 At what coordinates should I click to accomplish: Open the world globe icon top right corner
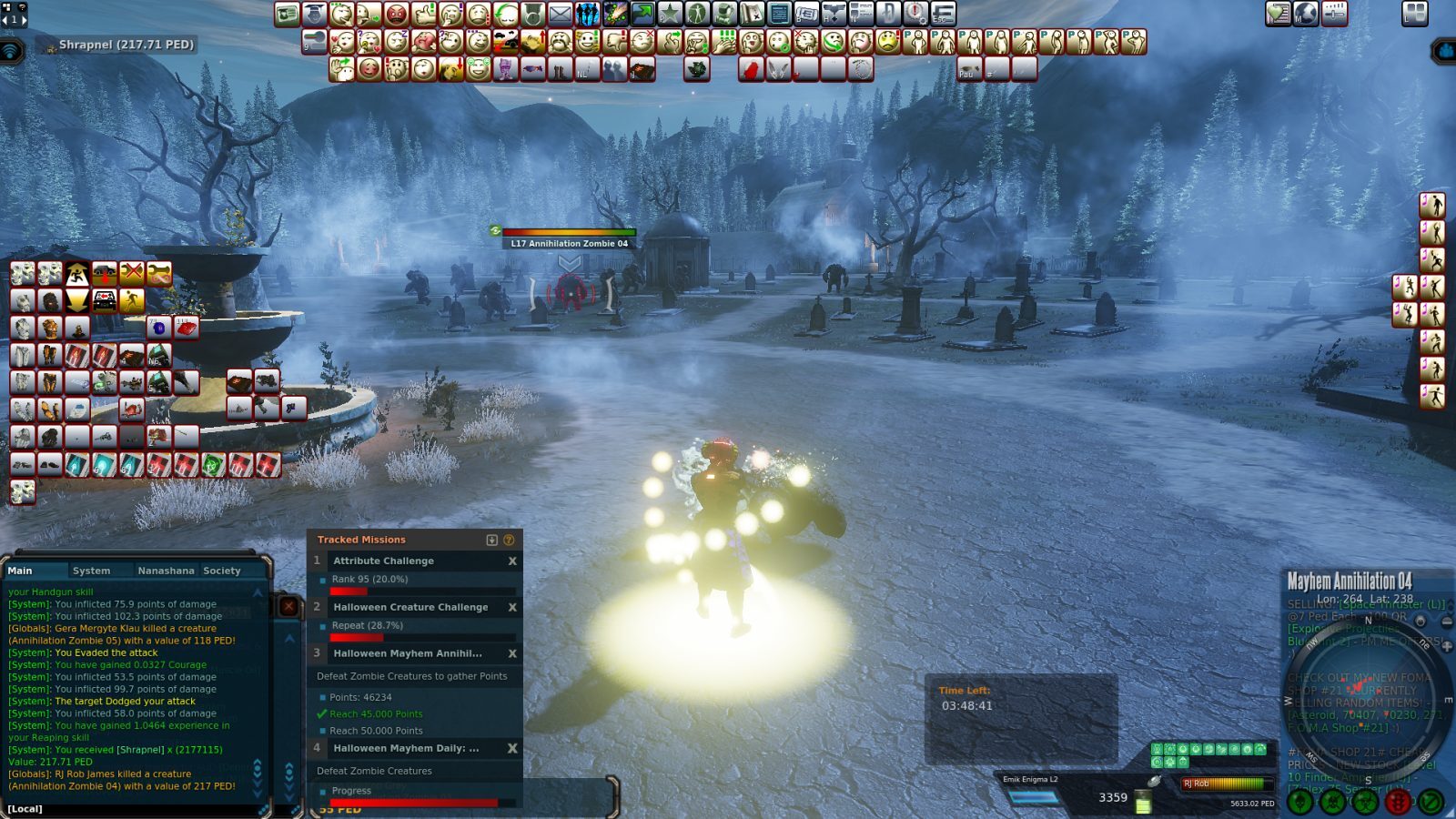click(1306, 13)
